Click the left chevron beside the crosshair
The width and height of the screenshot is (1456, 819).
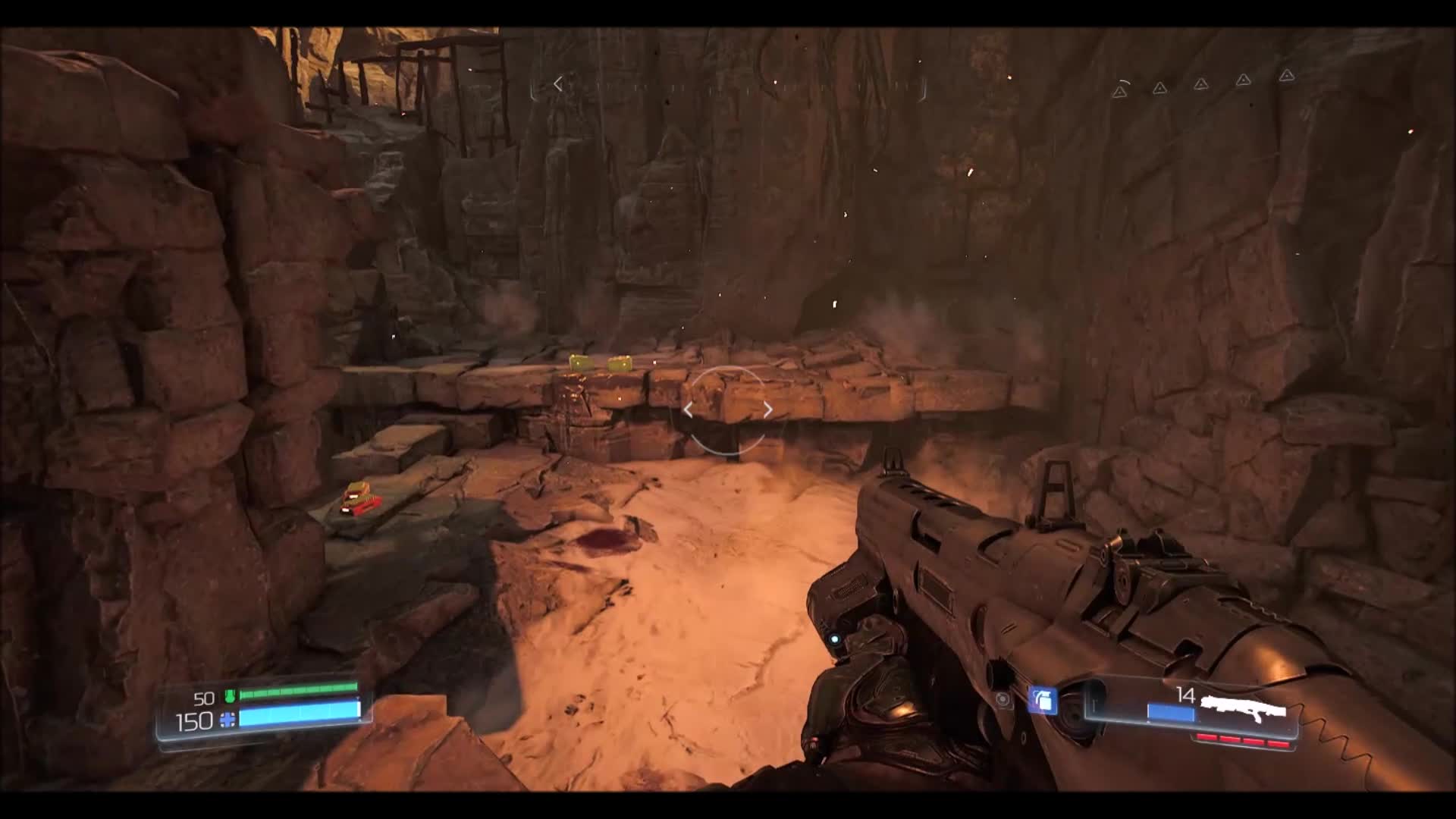(x=689, y=409)
